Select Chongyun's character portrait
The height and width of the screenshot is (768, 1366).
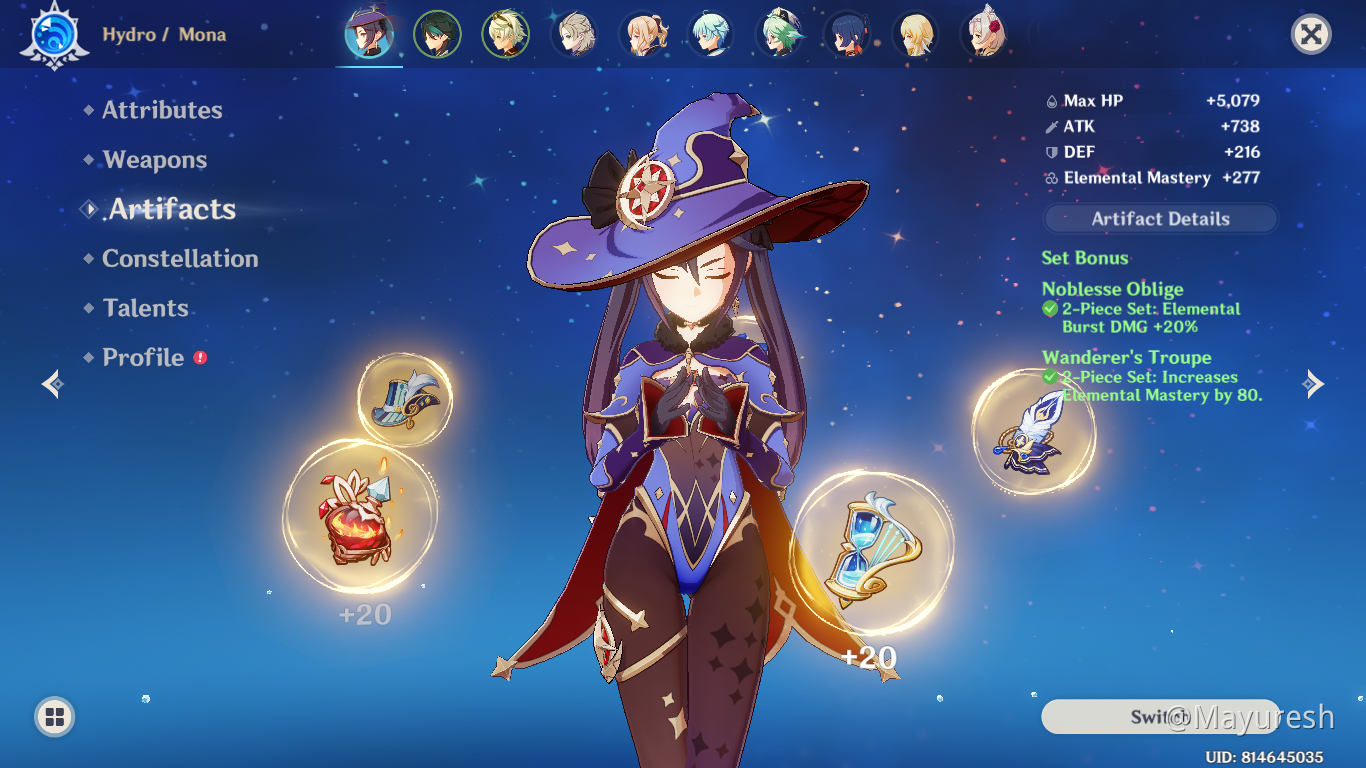point(711,33)
